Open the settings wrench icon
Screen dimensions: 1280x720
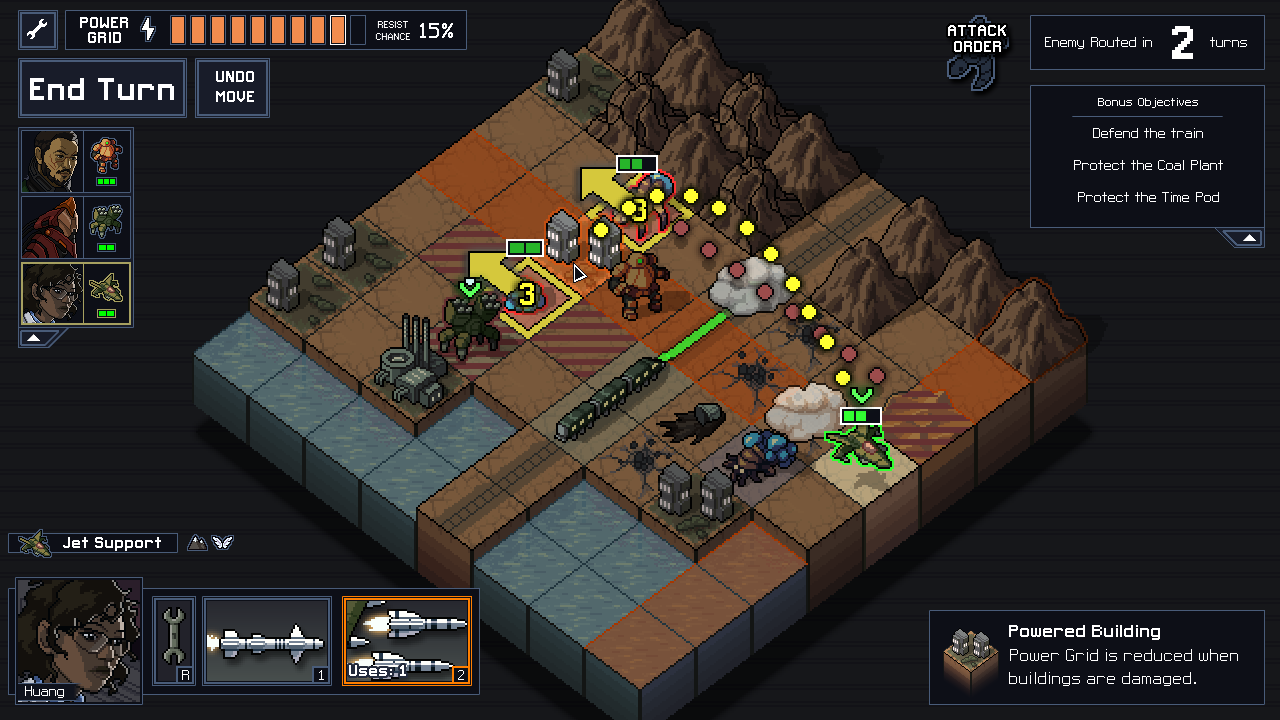36,29
